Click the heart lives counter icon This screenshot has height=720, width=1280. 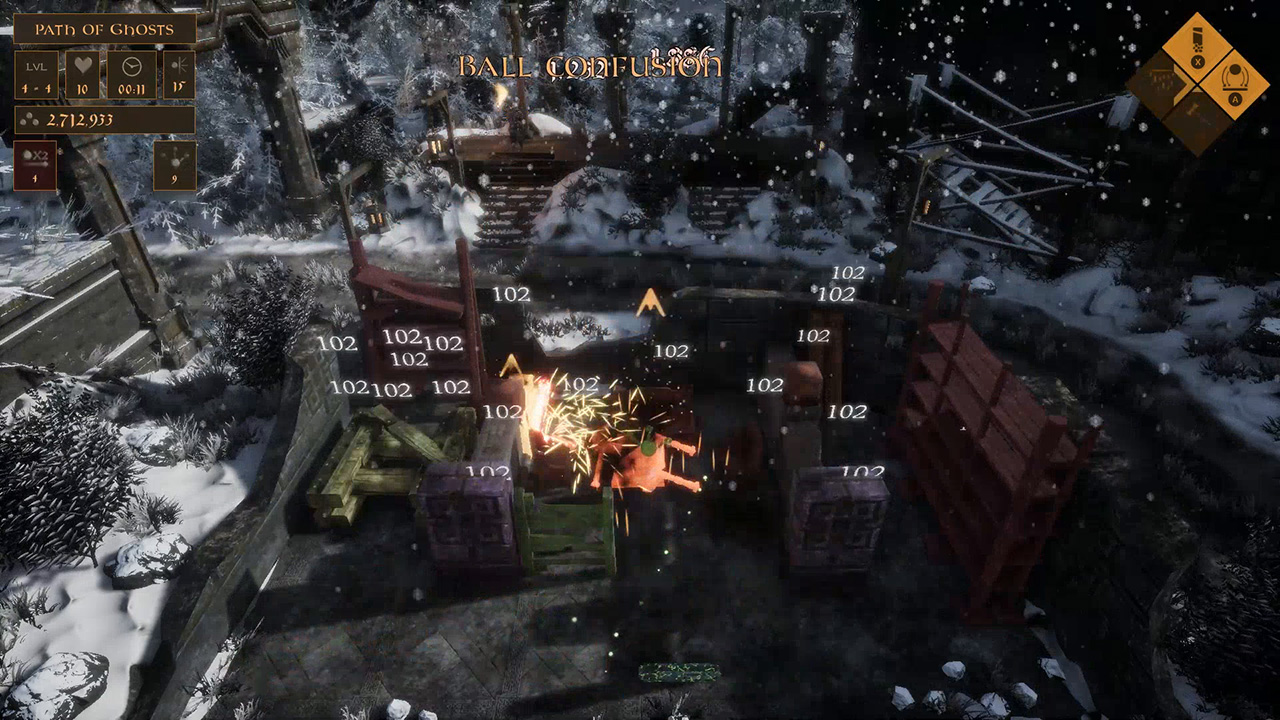click(x=83, y=64)
